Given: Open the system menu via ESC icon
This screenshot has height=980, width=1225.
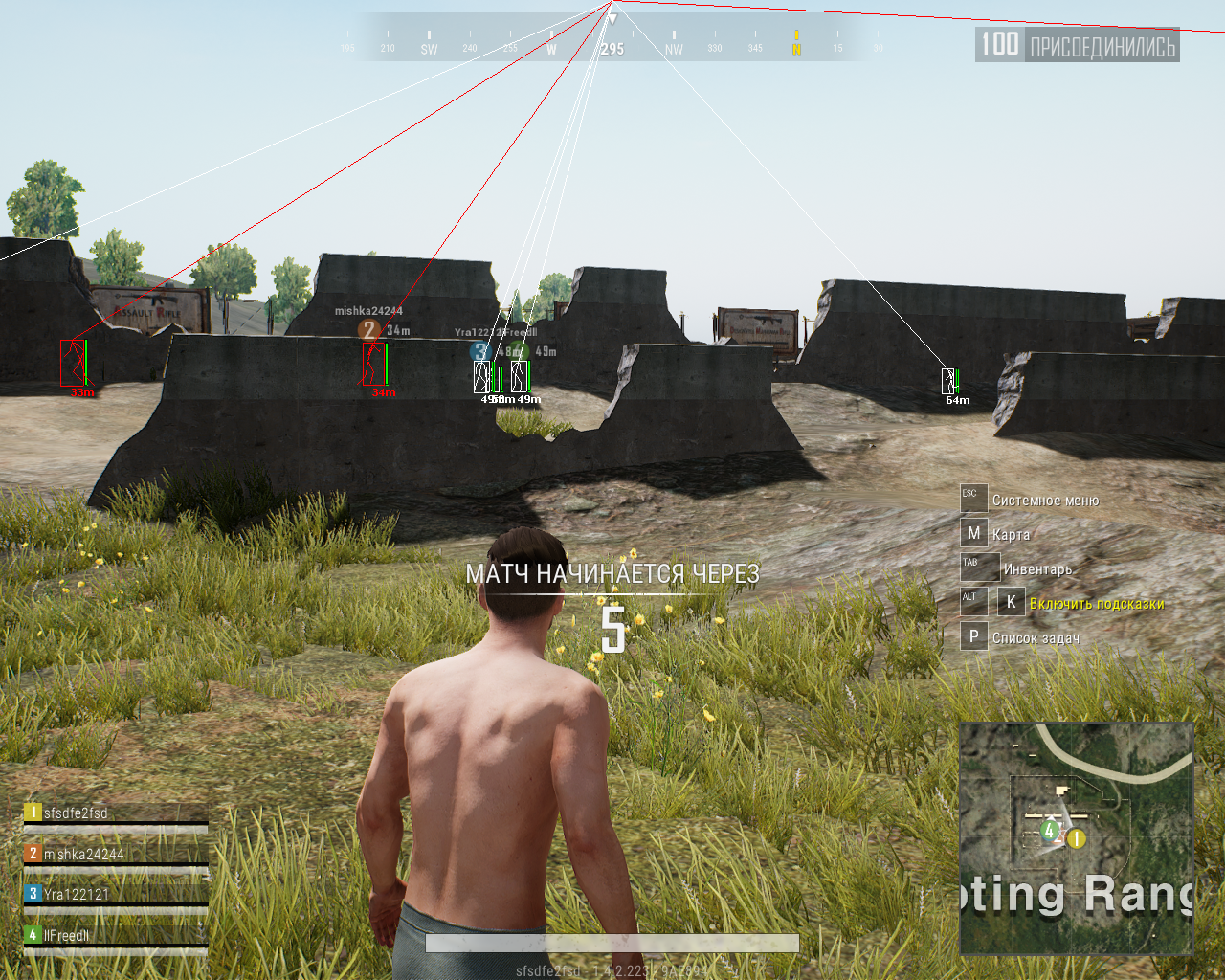Looking at the screenshot, I should point(972,497).
